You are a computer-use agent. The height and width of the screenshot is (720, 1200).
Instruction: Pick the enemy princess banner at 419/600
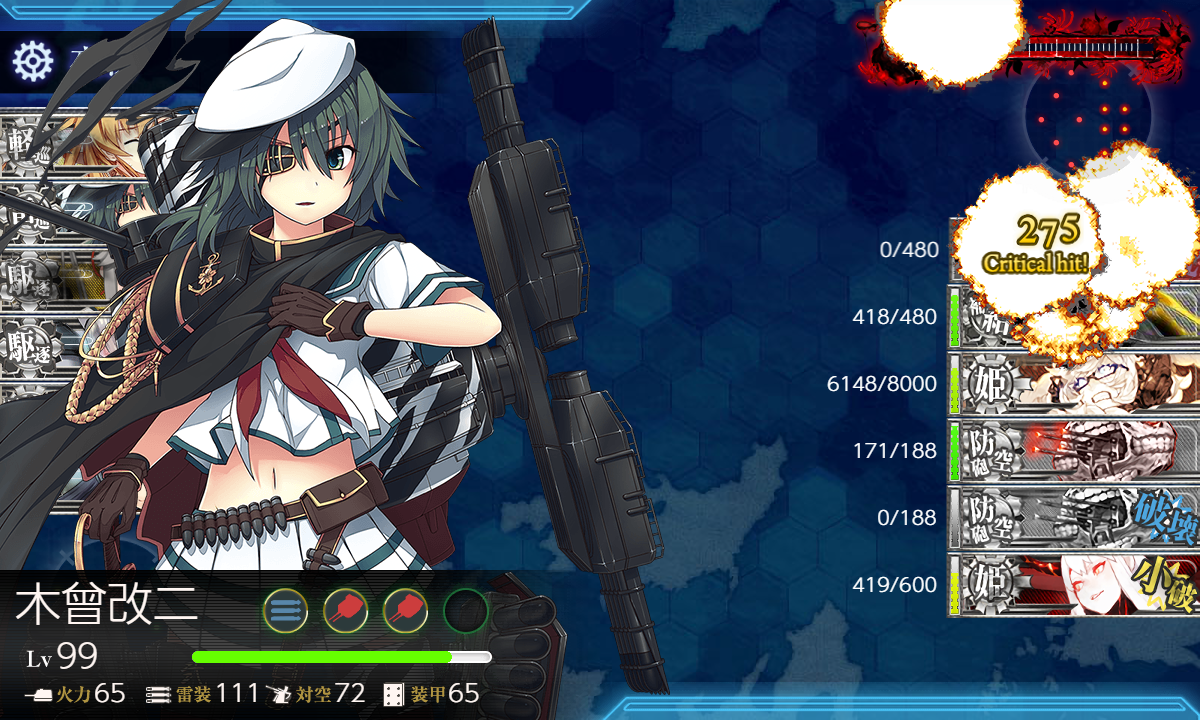point(1073,584)
